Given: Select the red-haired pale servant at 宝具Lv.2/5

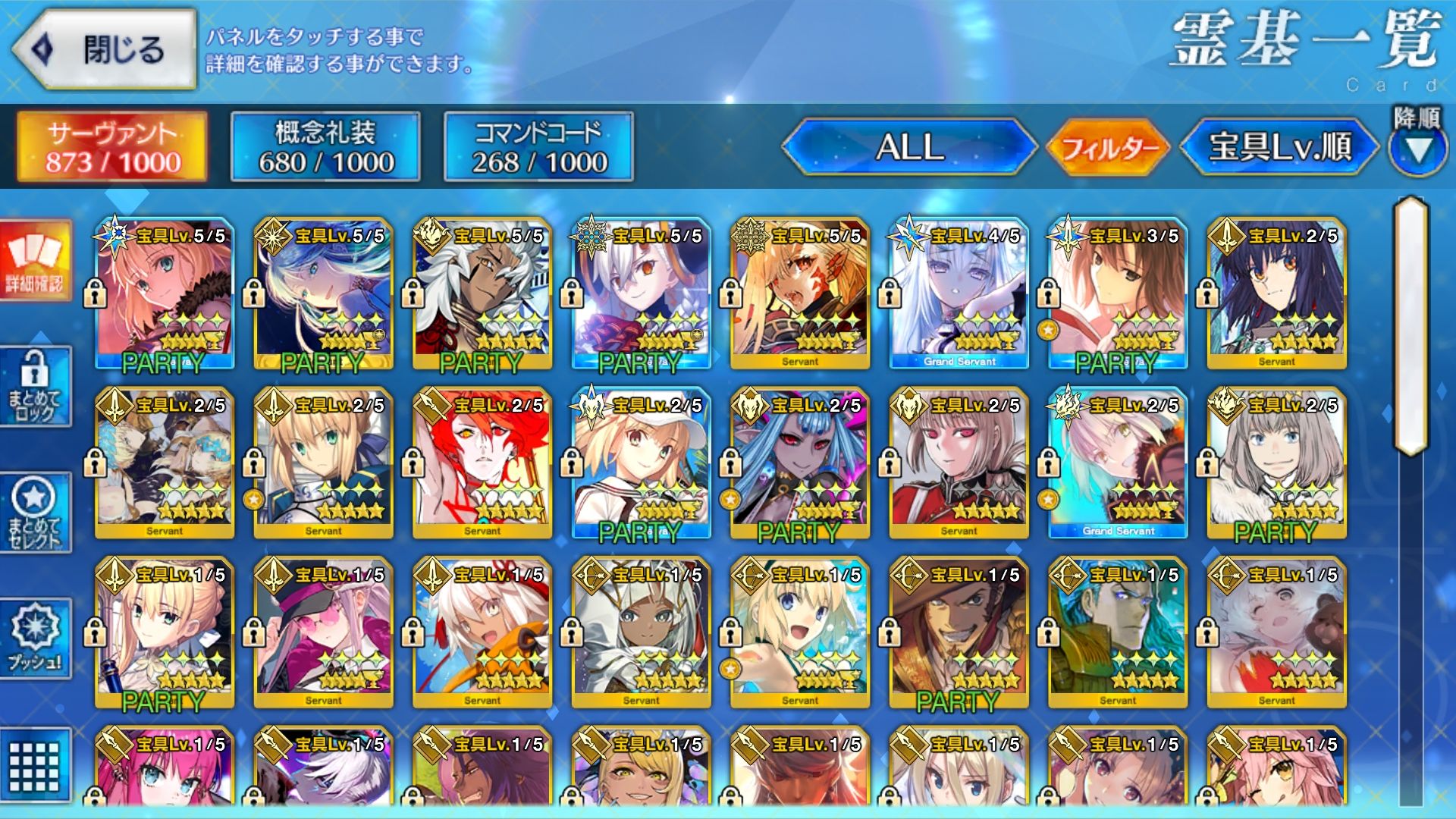Looking at the screenshot, I should coord(482,463).
